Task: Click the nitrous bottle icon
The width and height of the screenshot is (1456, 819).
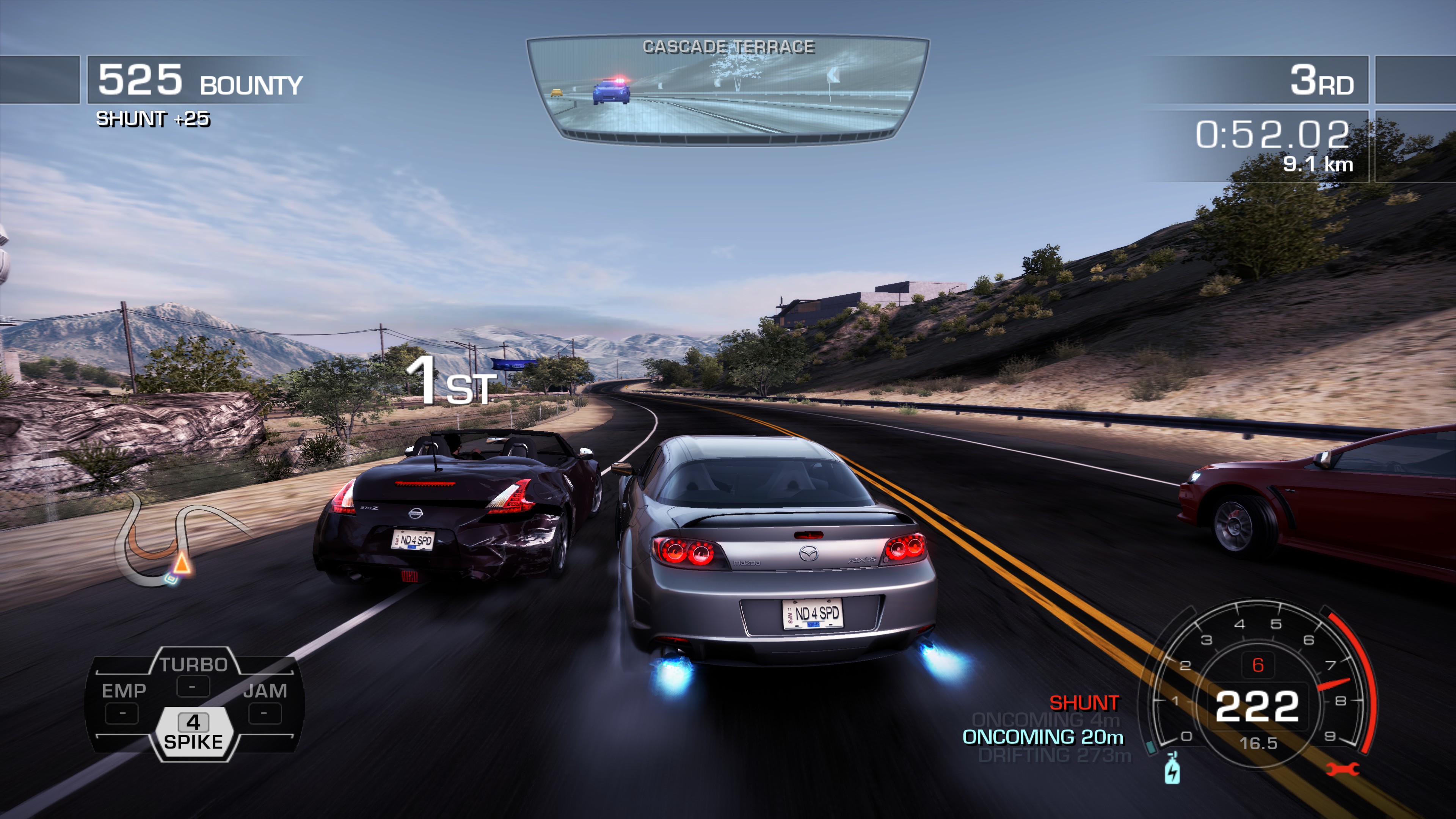Action: [1172, 768]
